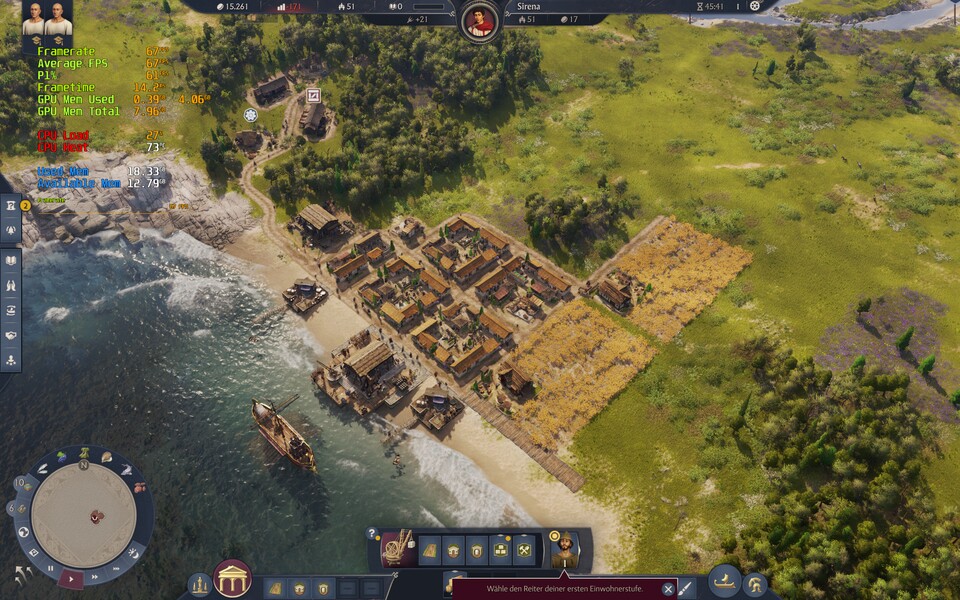Viewport: 960px width, 600px height.
Task: Click the governor portrait medallion
Action: pyautogui.click(x=481, y=20)
